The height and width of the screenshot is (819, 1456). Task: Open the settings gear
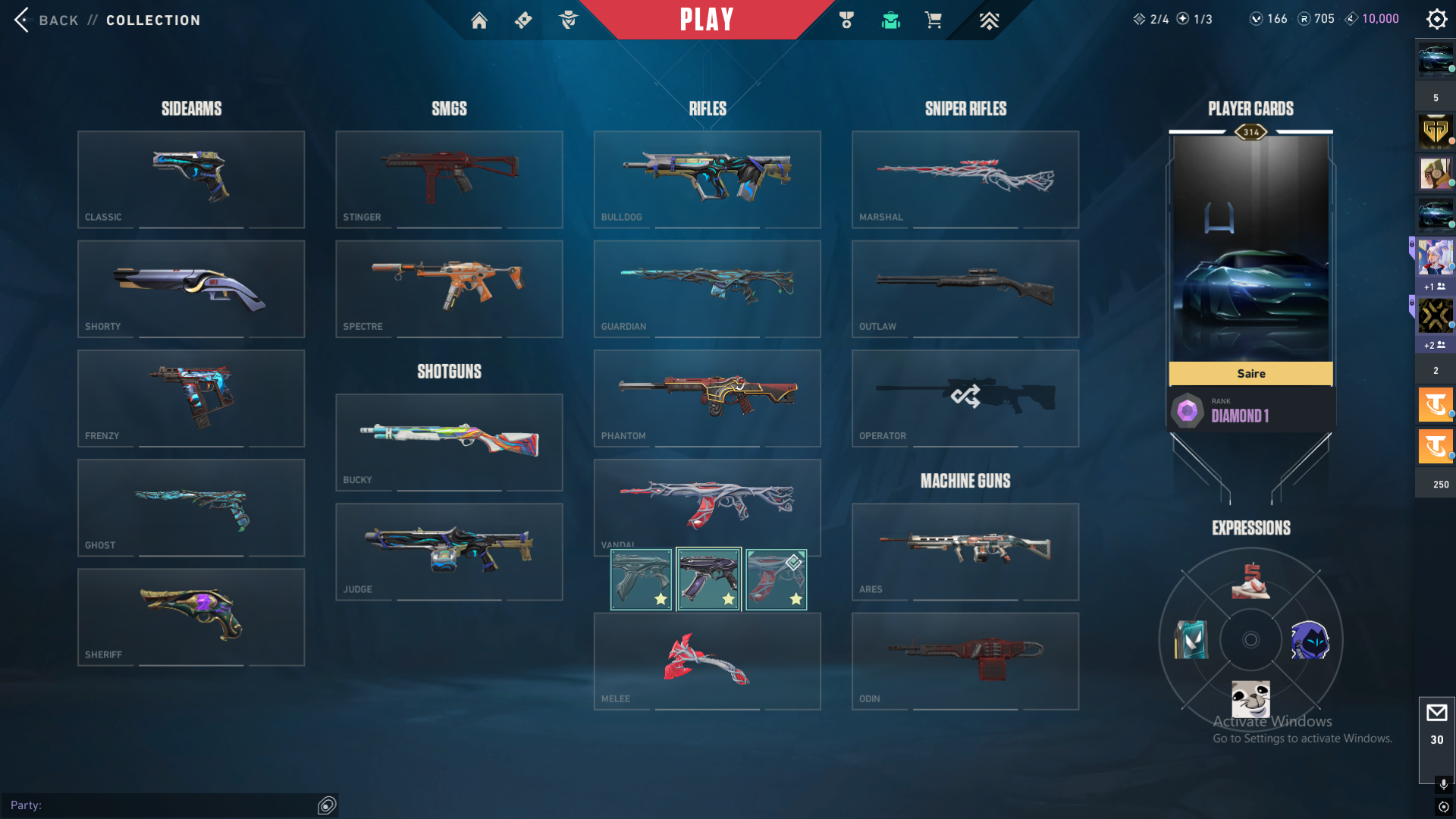[1436, 19]
